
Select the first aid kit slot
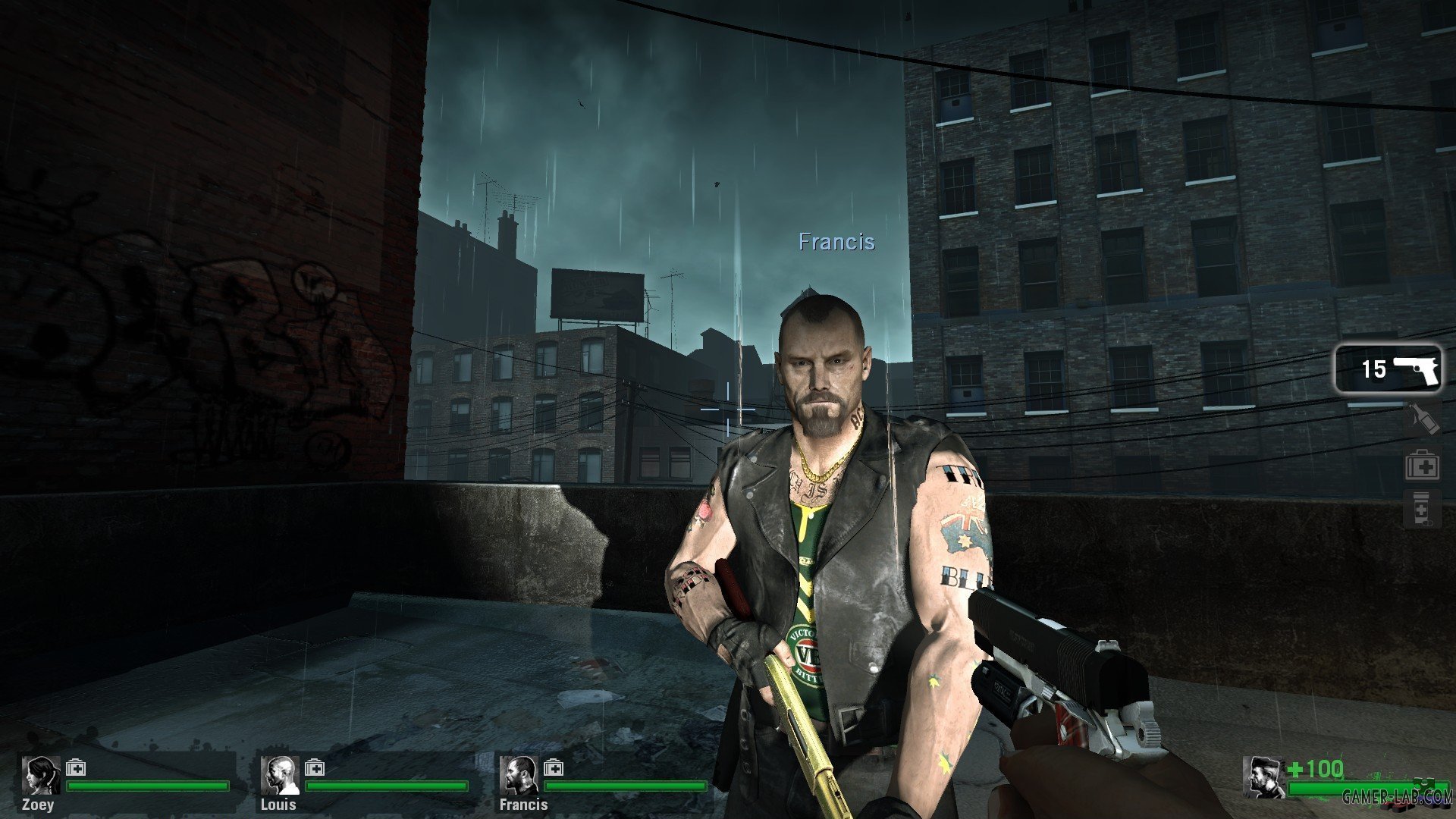tap(1422, 465)
